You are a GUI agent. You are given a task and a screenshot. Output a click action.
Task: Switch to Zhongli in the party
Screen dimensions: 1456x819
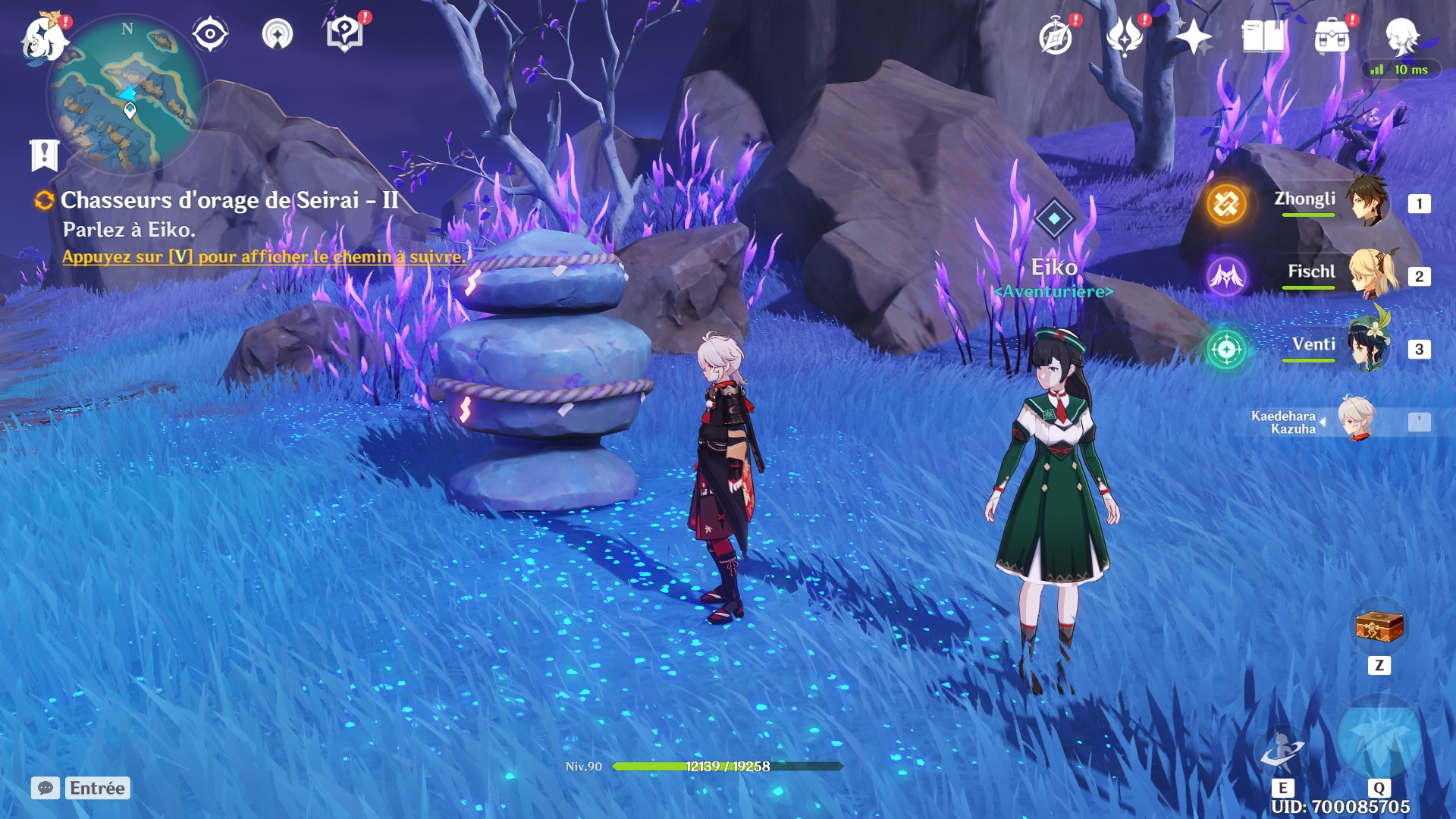[x=1335, y=202]
